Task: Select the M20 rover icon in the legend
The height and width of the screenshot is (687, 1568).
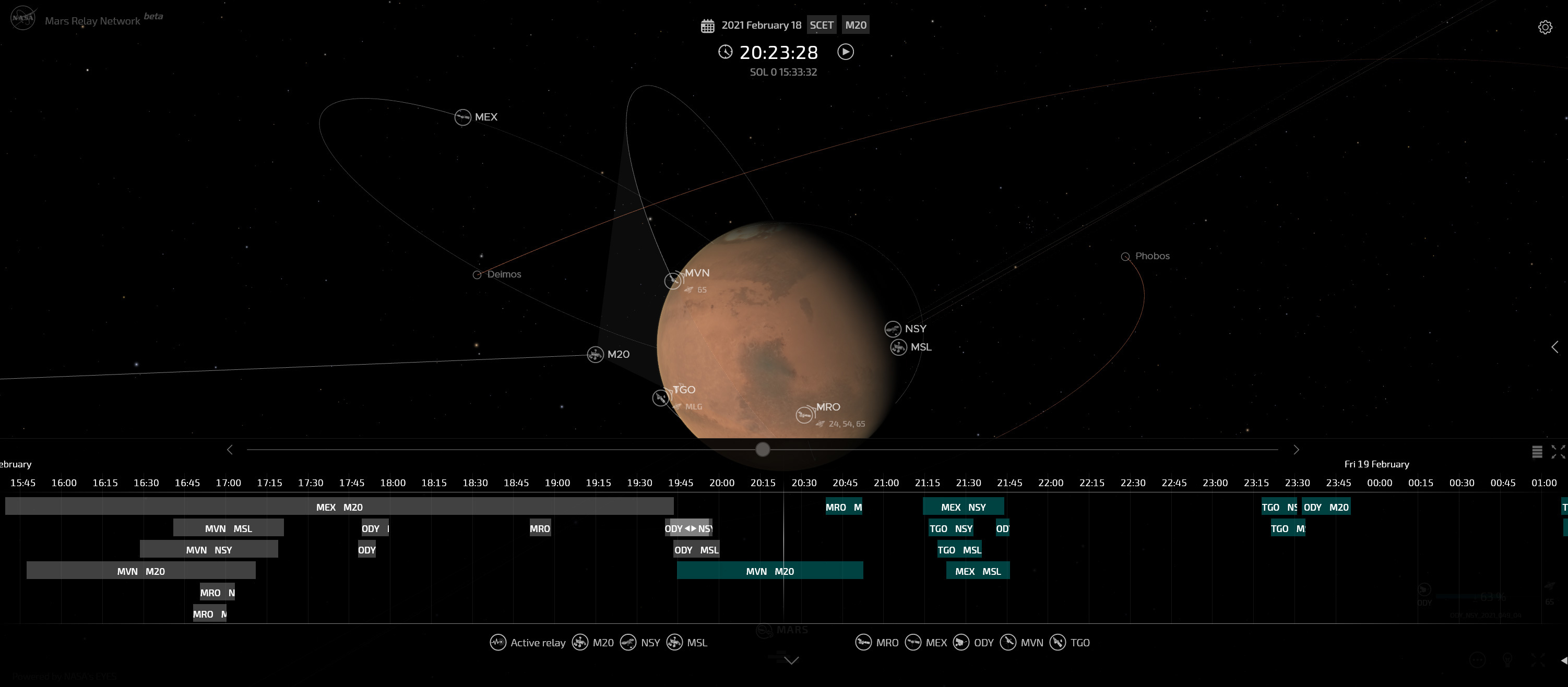Action: click(x=580, y=643)
